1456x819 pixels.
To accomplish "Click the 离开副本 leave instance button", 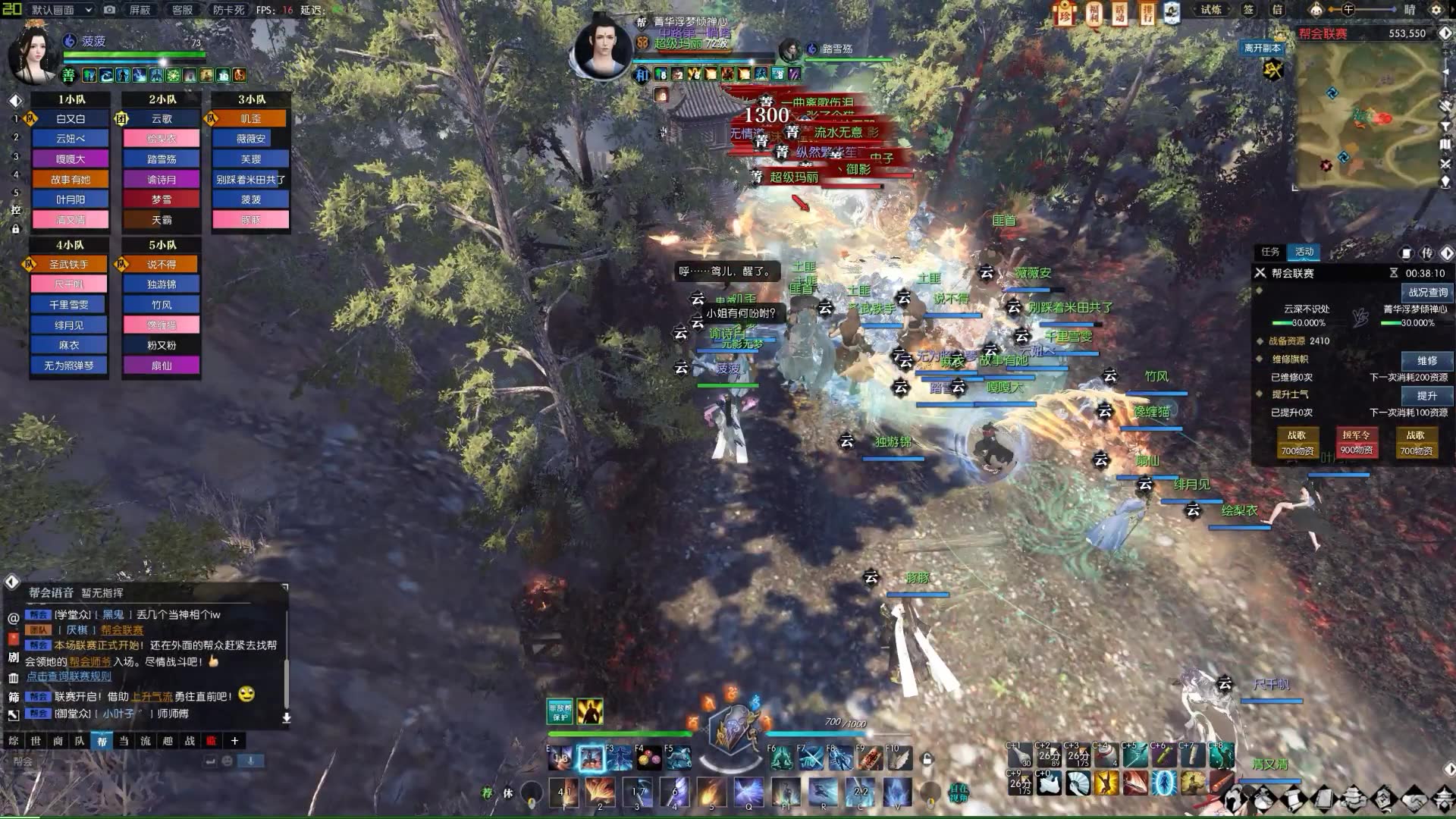I will (x=1263, y=48).
